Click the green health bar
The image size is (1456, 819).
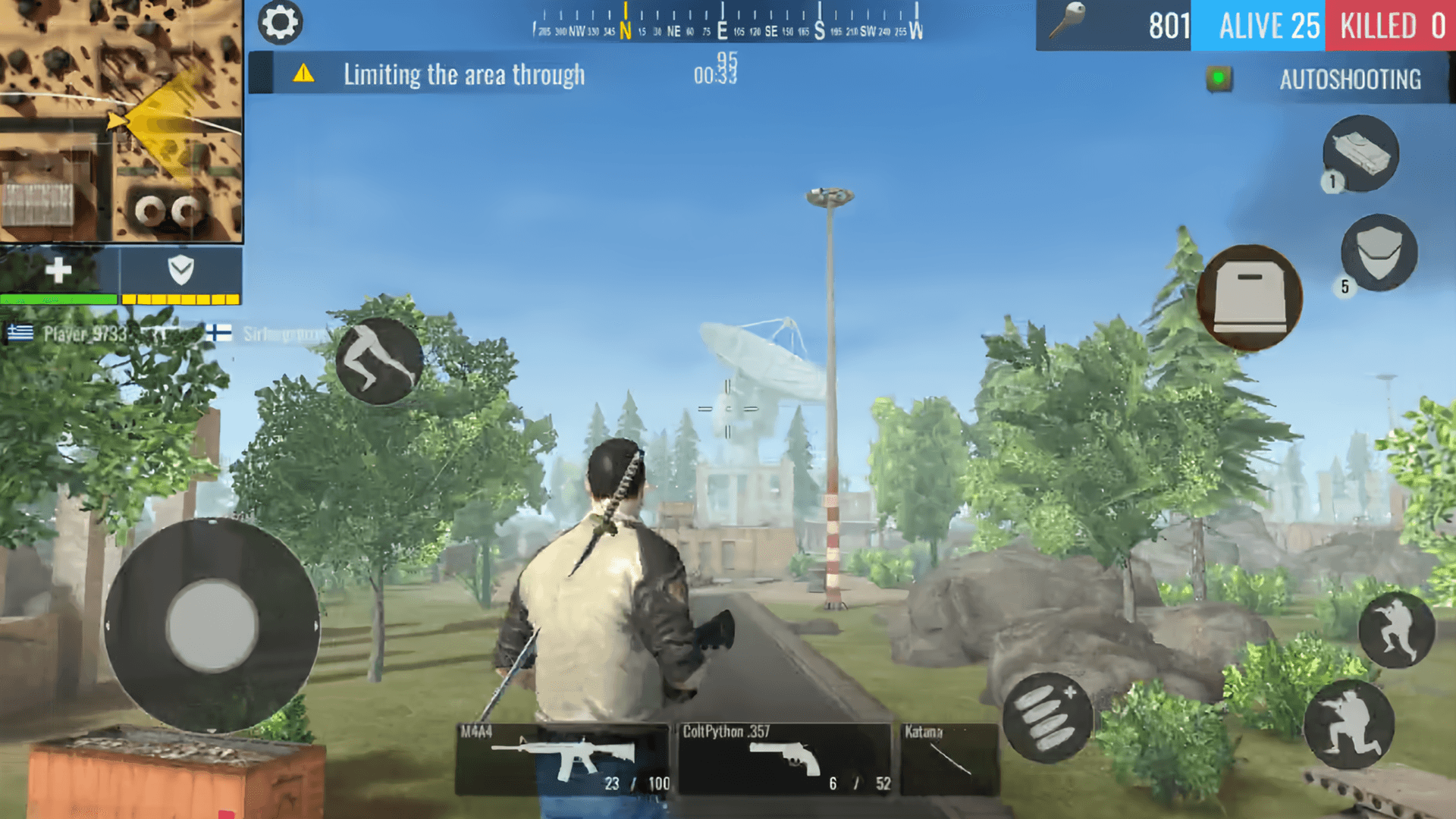61,300
